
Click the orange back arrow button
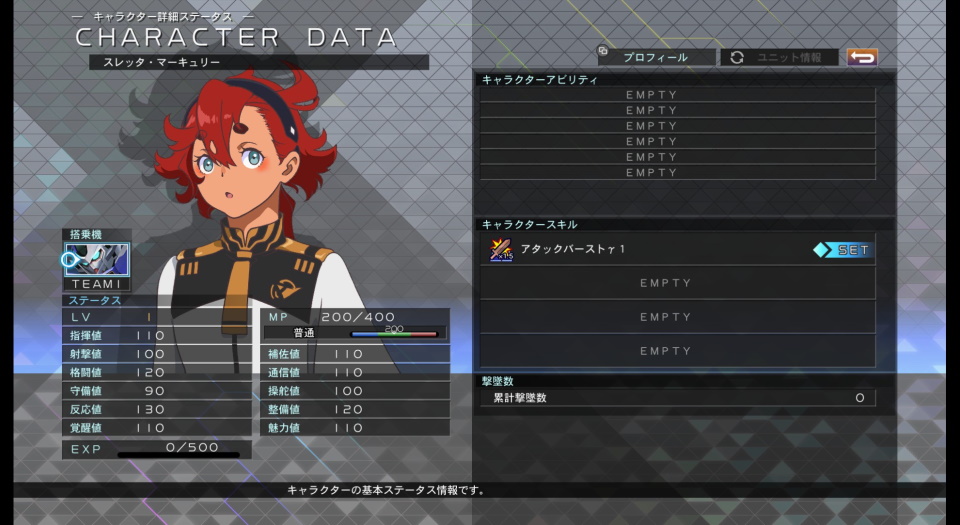[861, 57]
